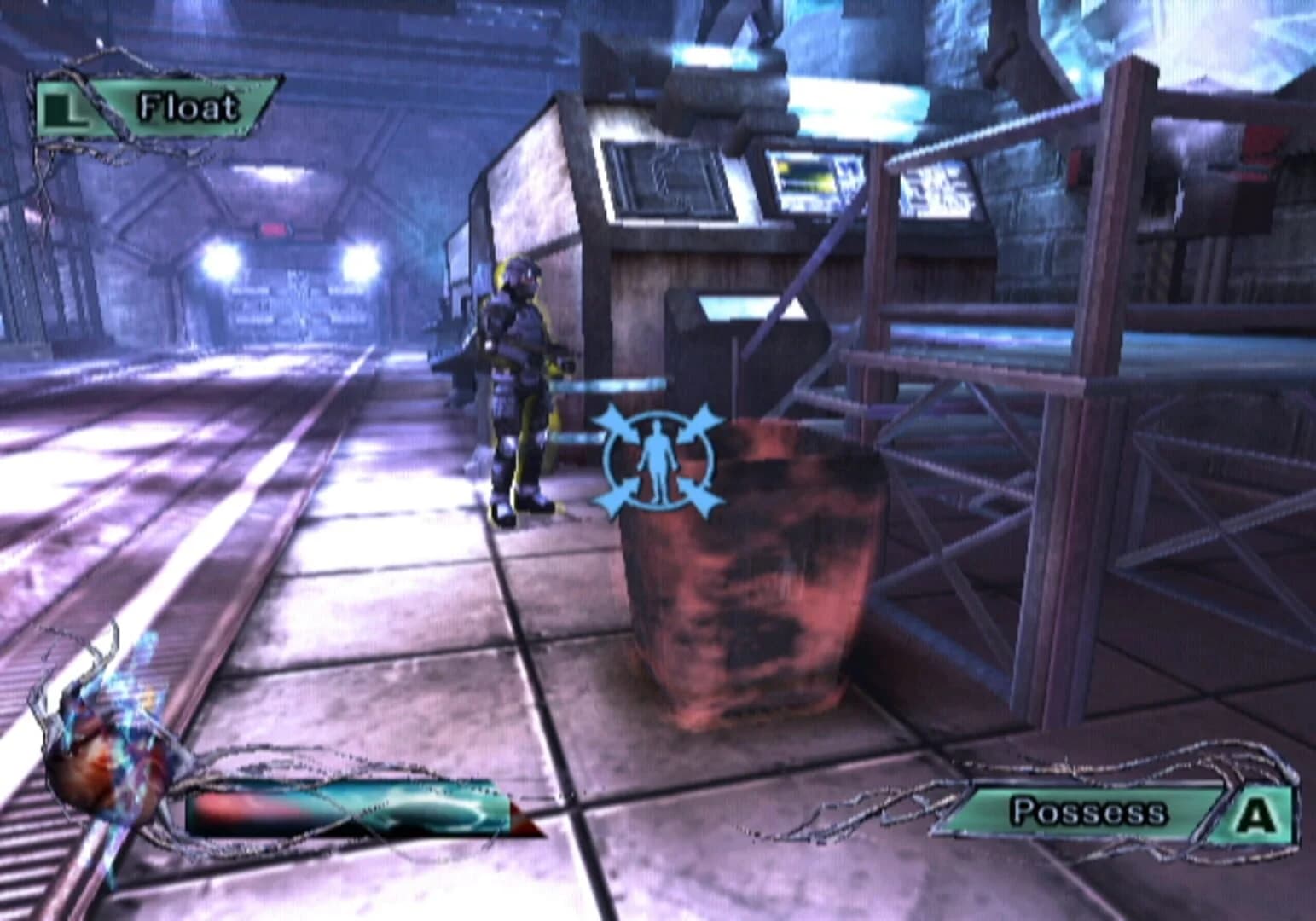Click the L button icon beside Float
The height and width of the screenshot is (921, 1316).
[x=66, y=107]
